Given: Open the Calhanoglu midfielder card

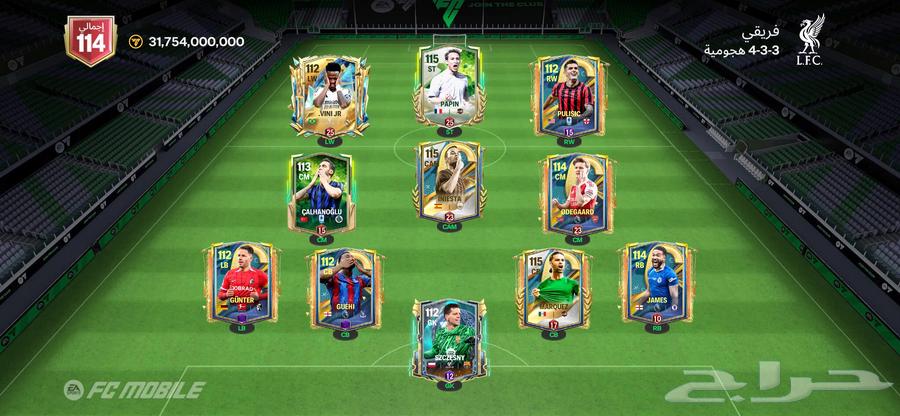Looking at the screenshot, I should [x=320, y=192].
